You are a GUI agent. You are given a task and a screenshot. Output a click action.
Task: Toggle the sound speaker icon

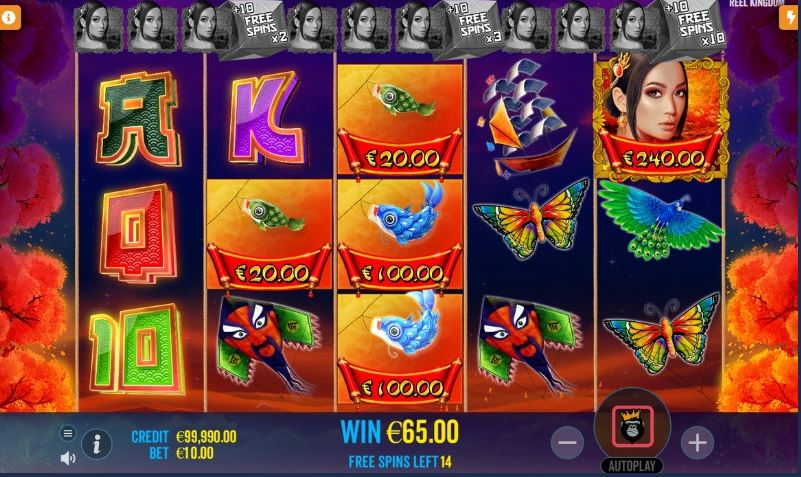pos(68,458)
